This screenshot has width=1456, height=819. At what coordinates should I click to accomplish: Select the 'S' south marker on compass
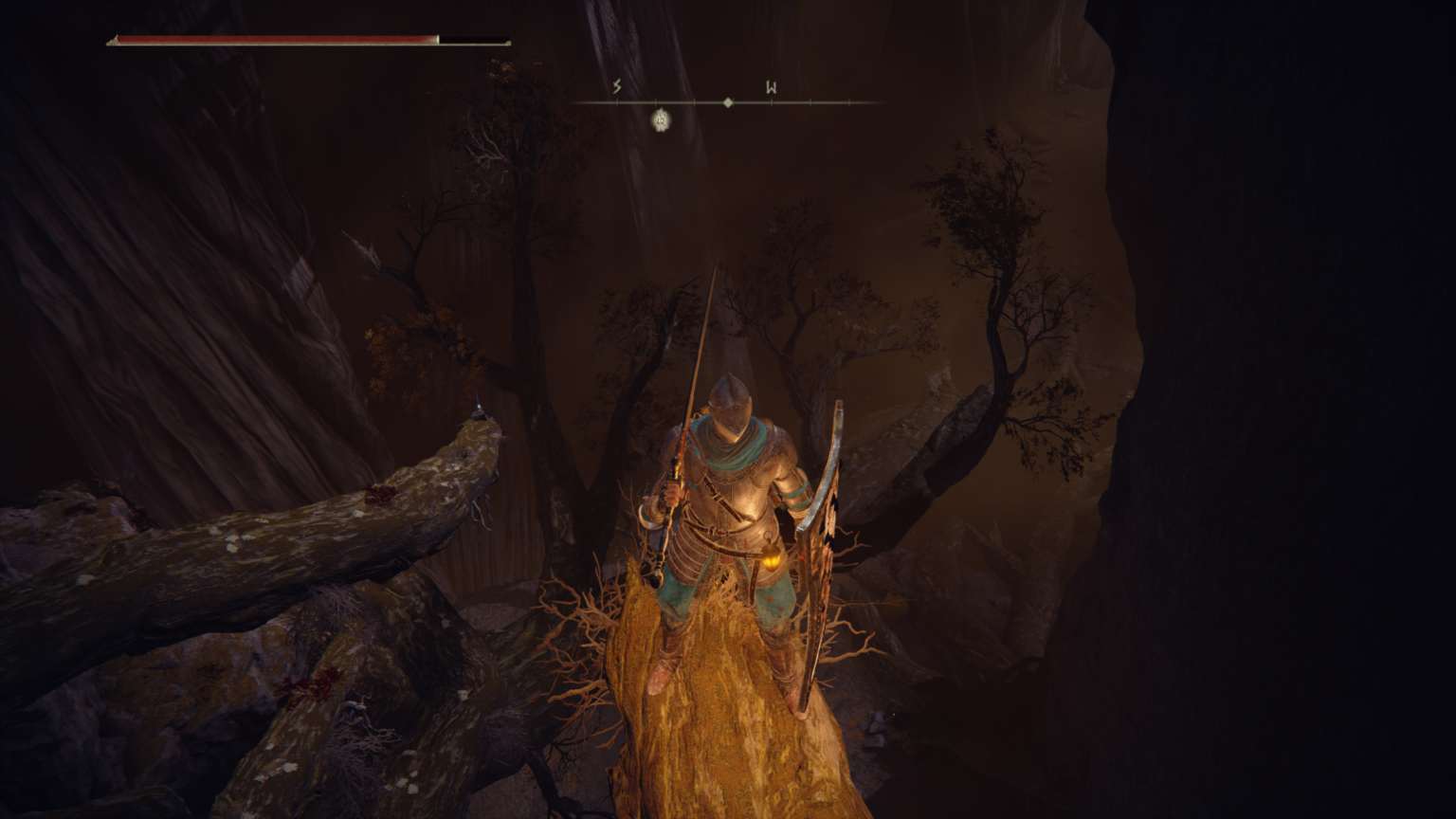coord(616,86)
